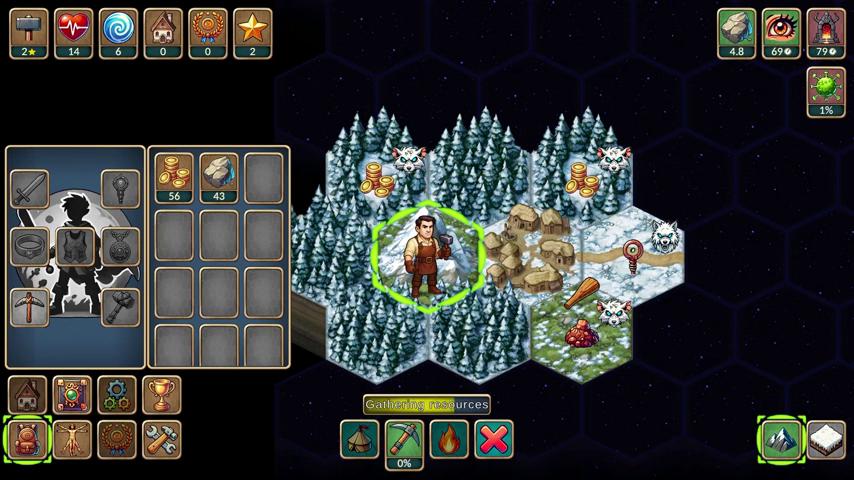This screenshot has height=480, width=854.
Task: Cancel with the red X button
Action: point(494,439)
